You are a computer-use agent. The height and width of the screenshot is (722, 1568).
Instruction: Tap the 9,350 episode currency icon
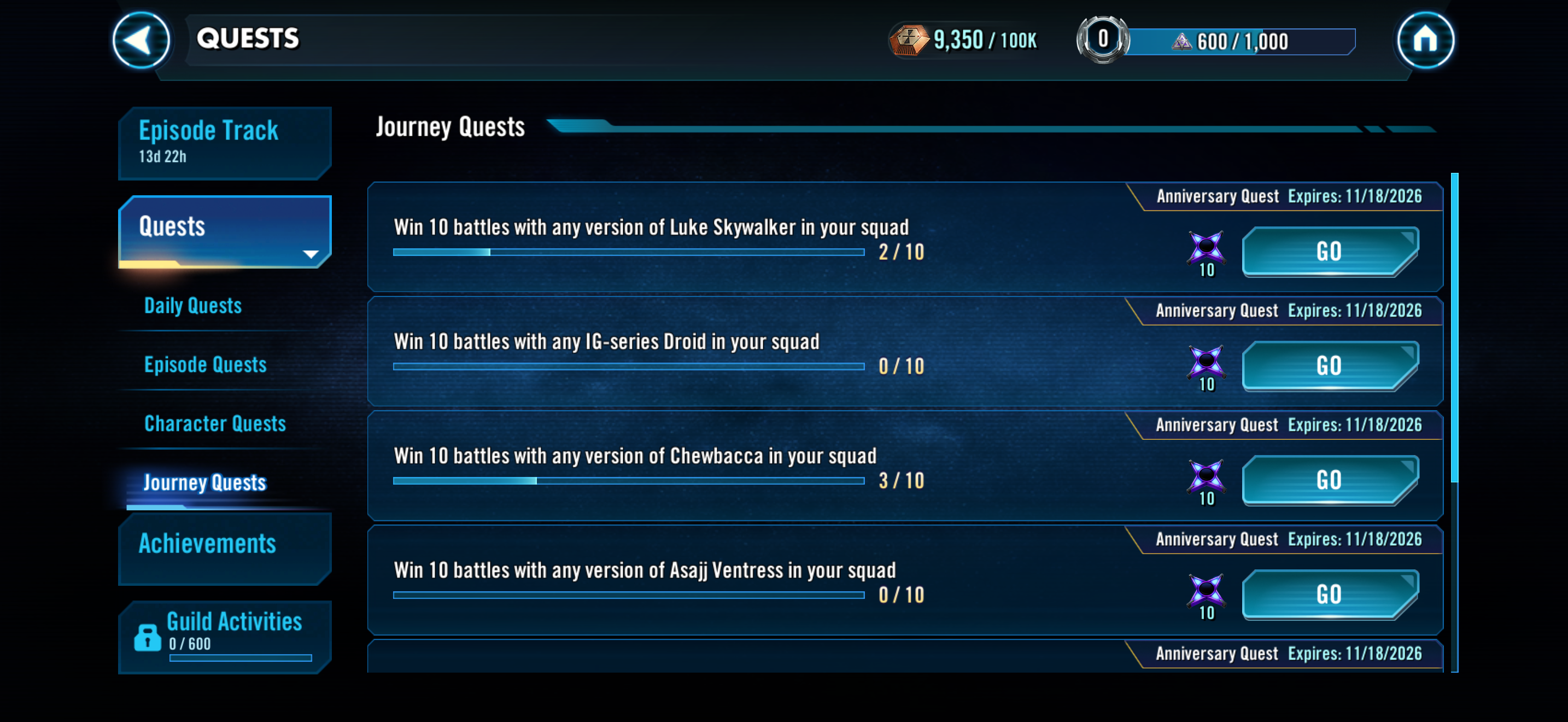(x=908, y=41)
